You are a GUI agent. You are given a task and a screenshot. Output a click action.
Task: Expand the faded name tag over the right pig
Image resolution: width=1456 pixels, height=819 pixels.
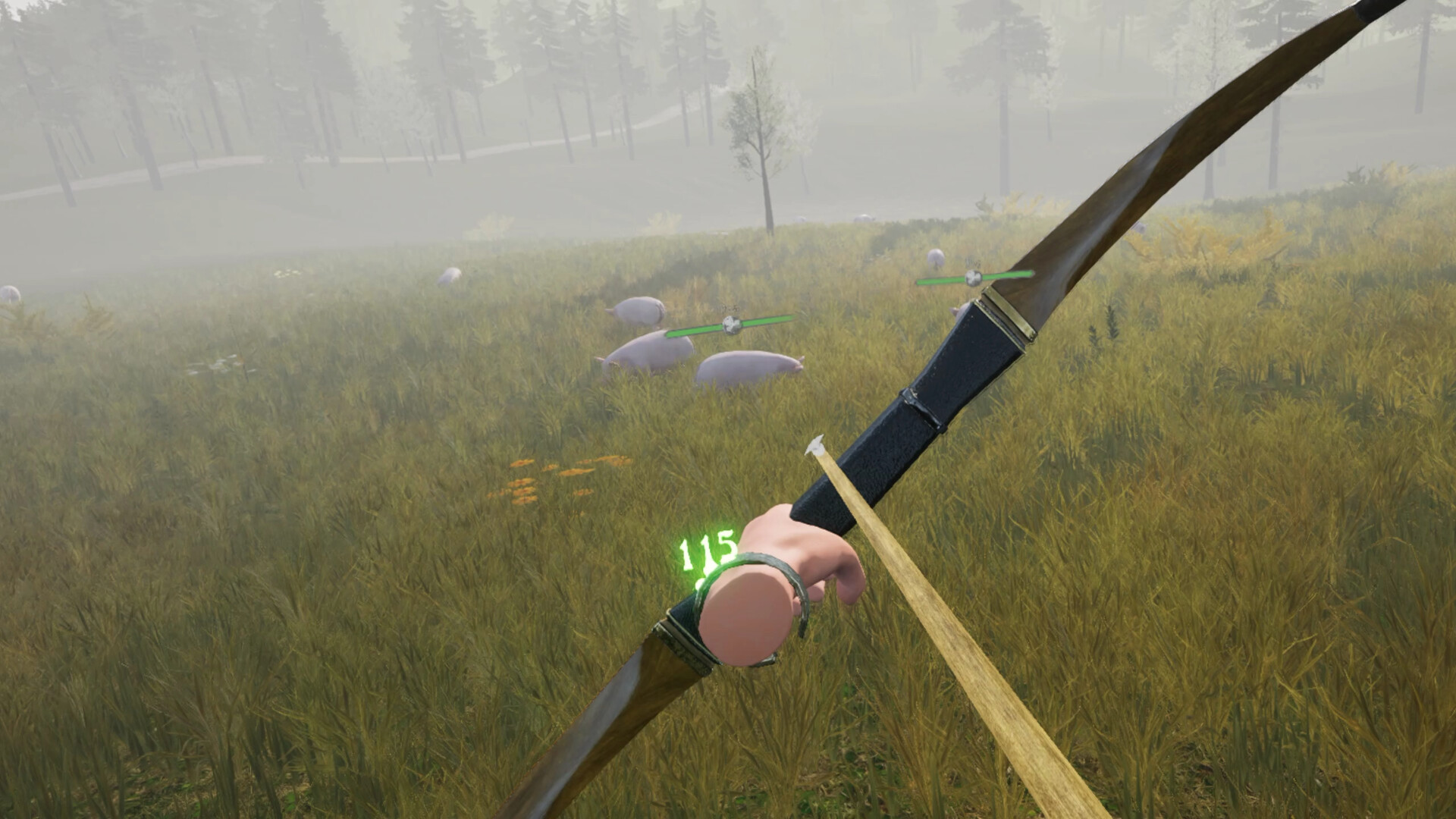(974, 262)
